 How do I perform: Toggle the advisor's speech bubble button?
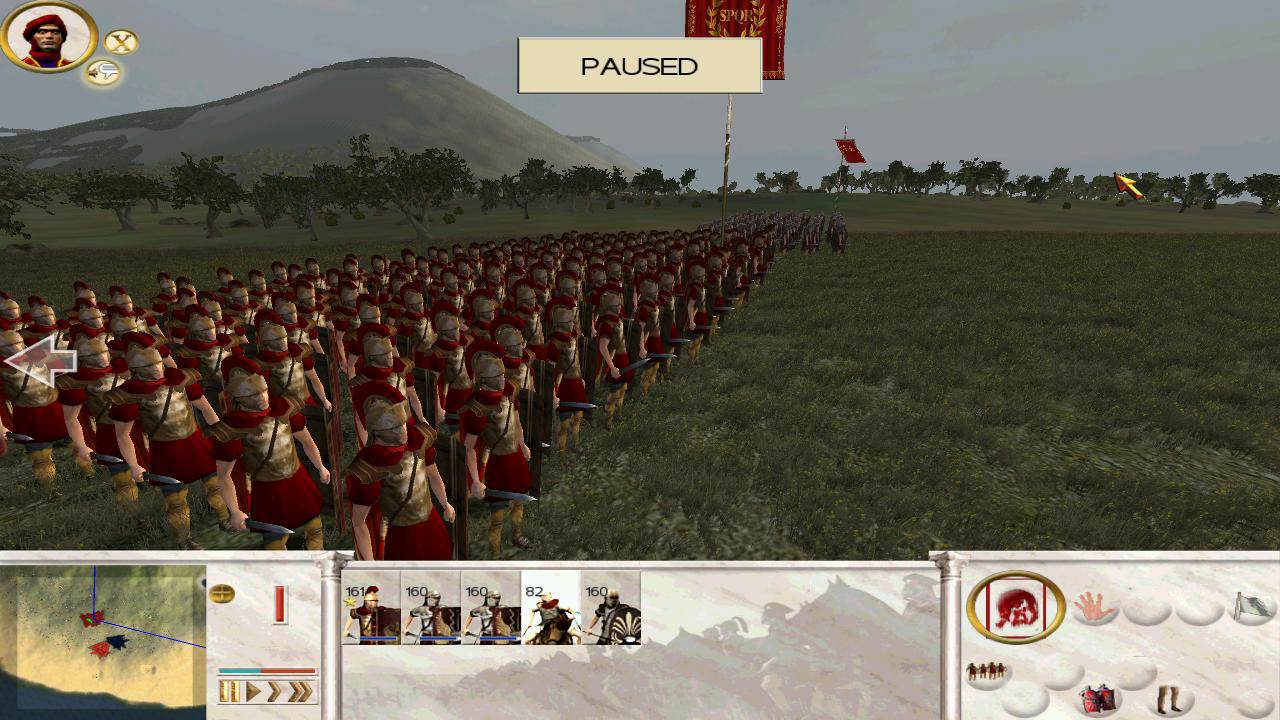(x=102, y=72)
